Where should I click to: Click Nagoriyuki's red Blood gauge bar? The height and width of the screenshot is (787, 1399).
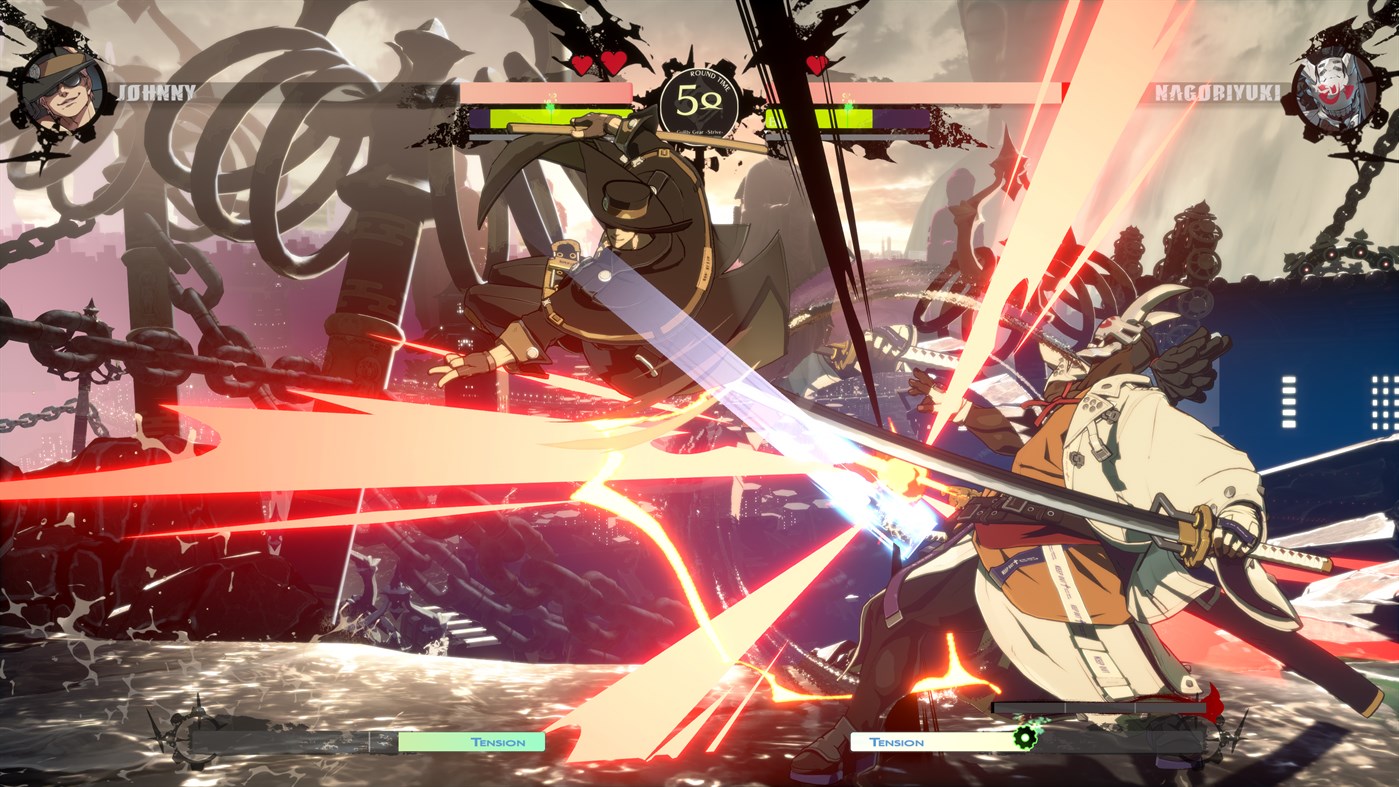1100,705
